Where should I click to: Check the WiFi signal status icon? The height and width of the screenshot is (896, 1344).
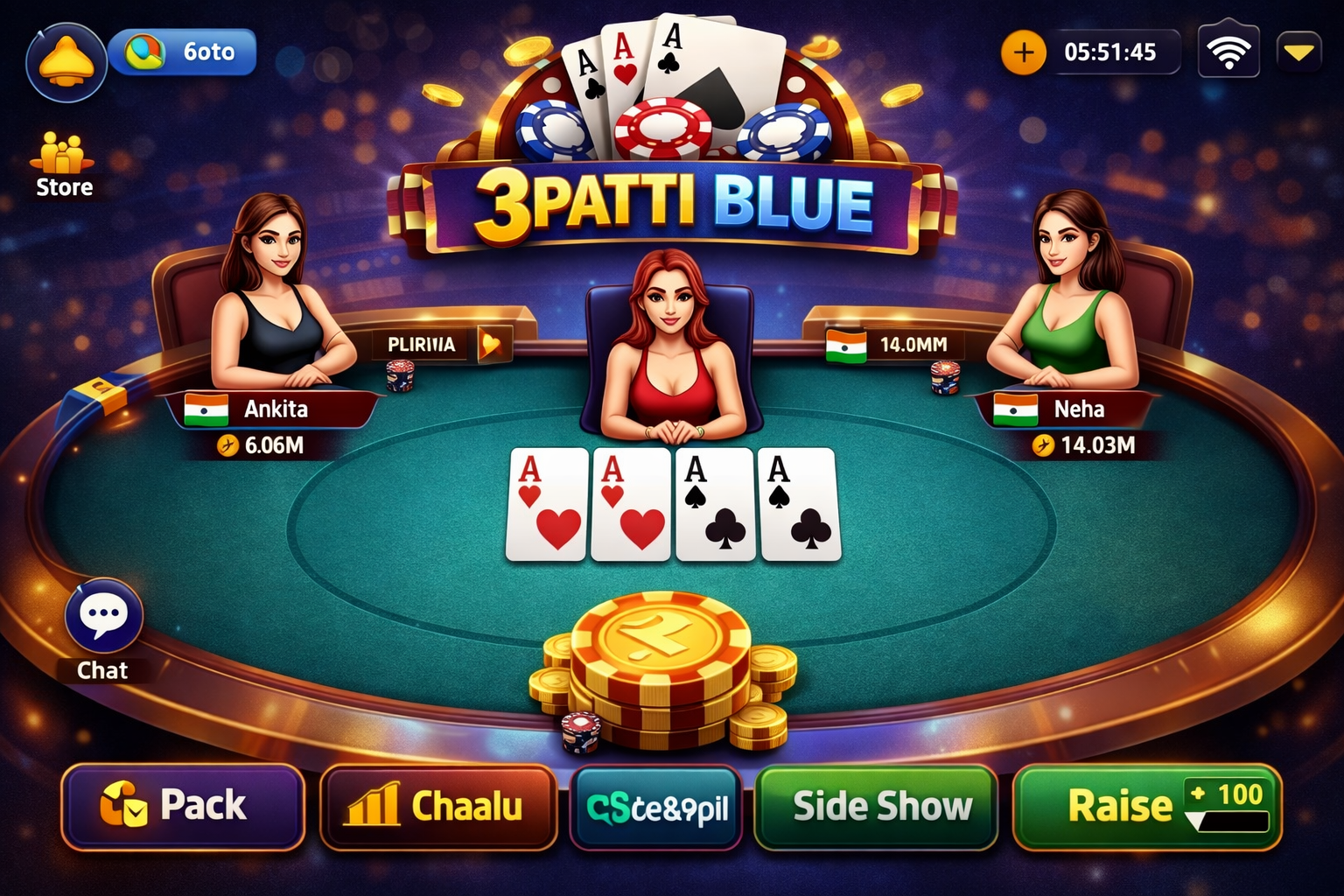tap(1228, 51)
